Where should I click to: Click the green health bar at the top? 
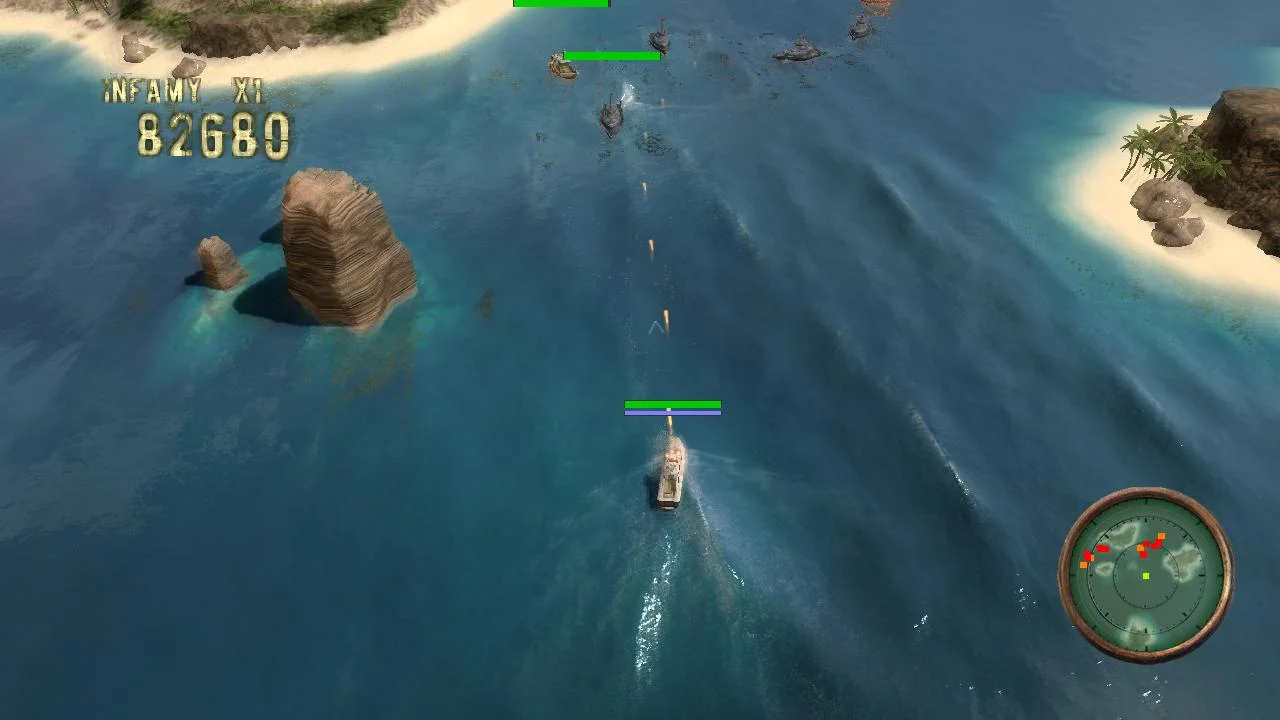[560, 4]
